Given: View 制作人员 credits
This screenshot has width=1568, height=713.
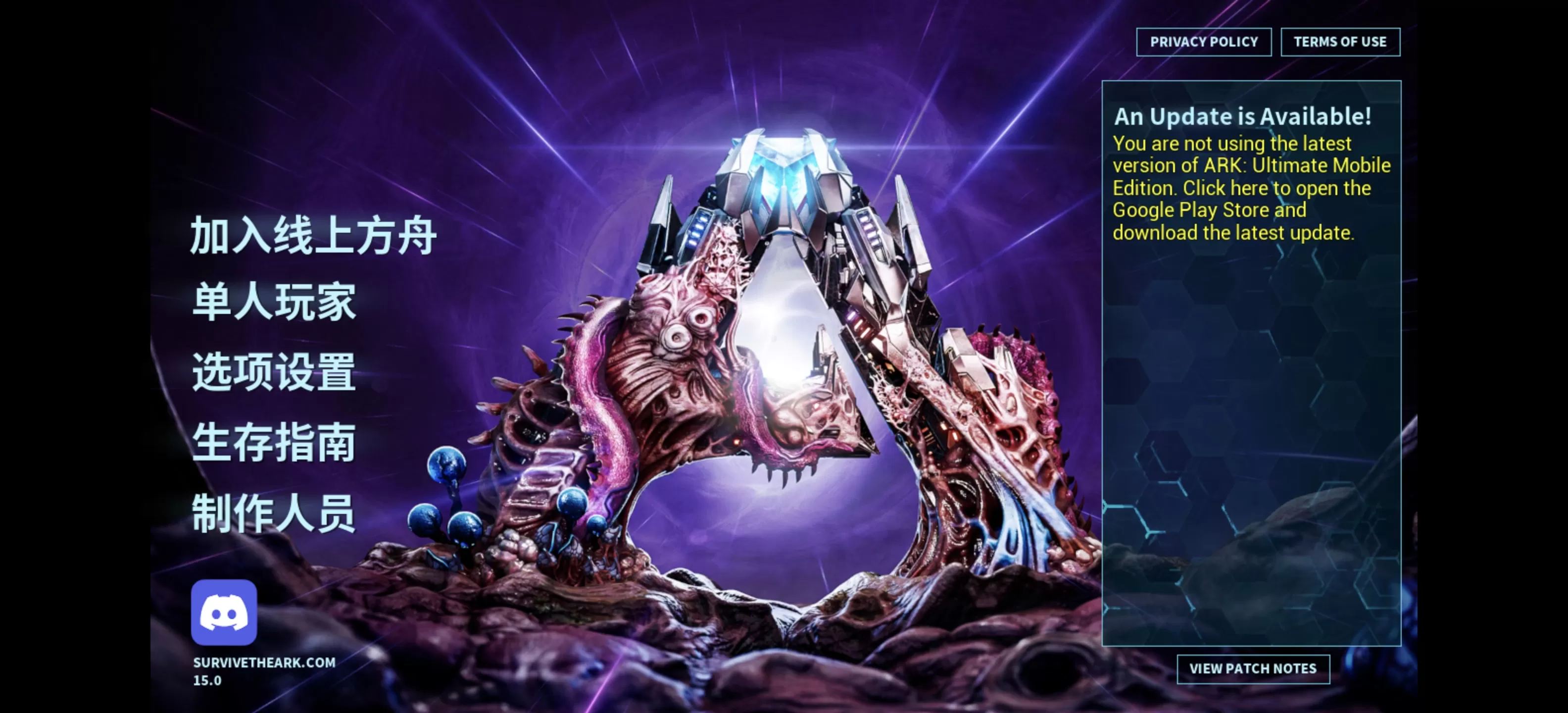Looking at the screenshot, I should tap(274, 513).
